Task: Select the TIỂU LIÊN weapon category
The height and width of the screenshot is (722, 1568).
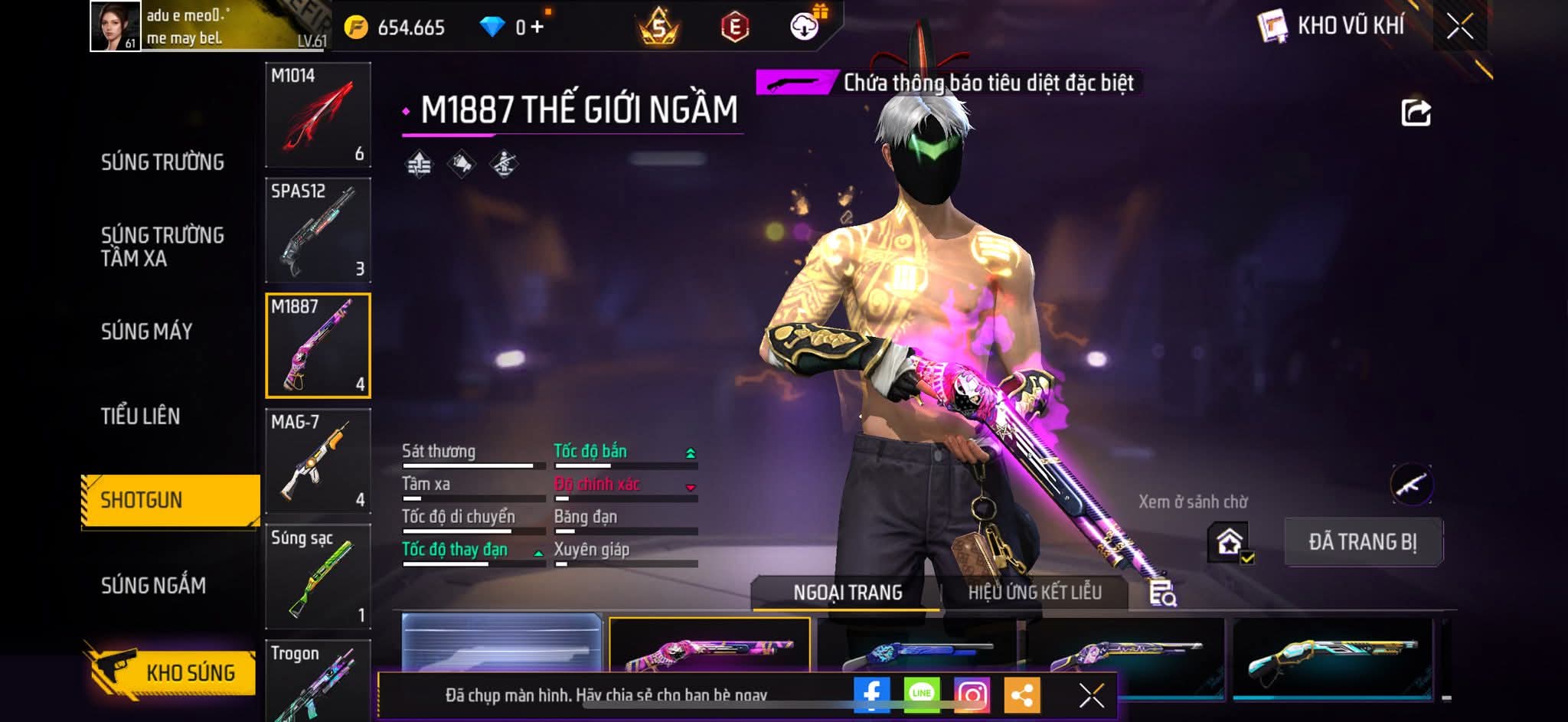Action: coord(141,416)
